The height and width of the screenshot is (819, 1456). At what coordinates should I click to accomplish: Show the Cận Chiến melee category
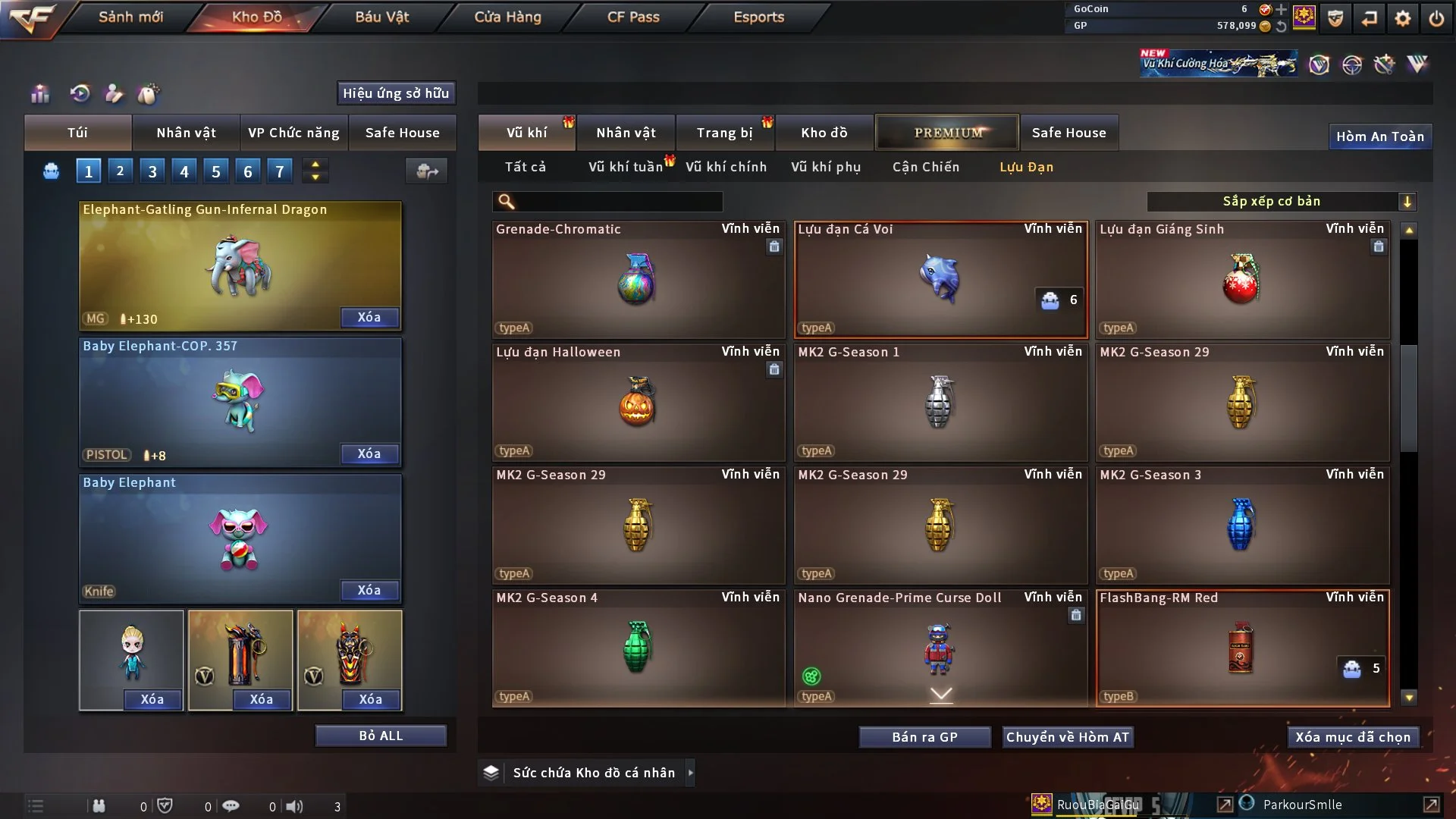coord(925,167)
